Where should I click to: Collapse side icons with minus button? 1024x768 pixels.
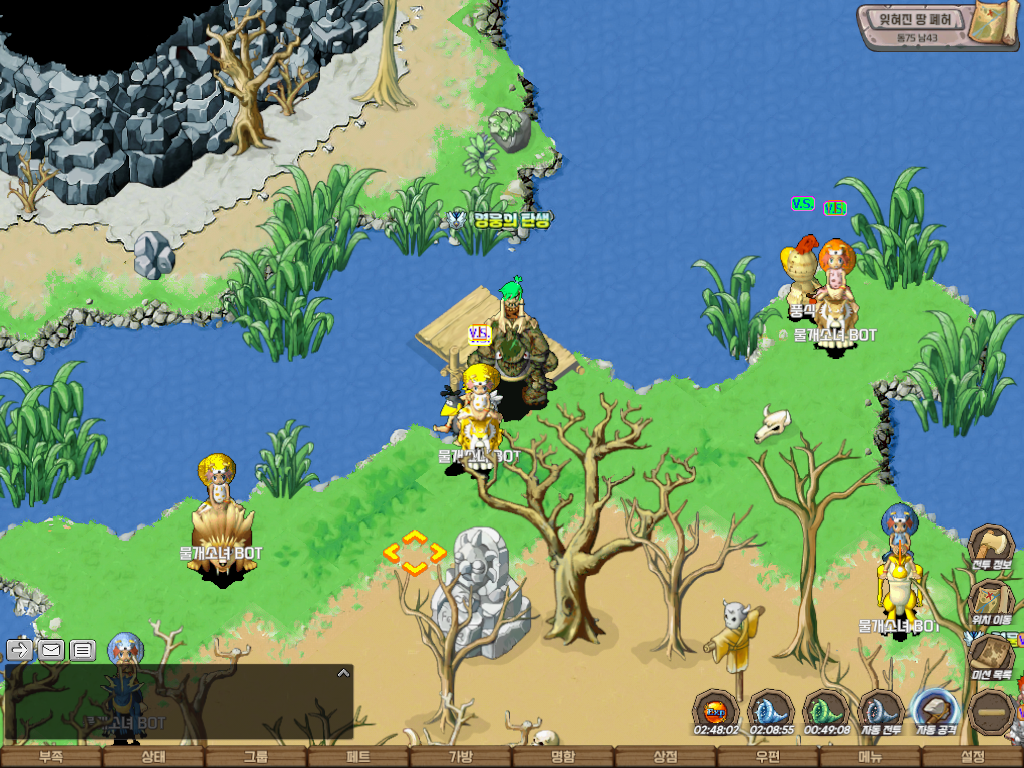point(992,712)
